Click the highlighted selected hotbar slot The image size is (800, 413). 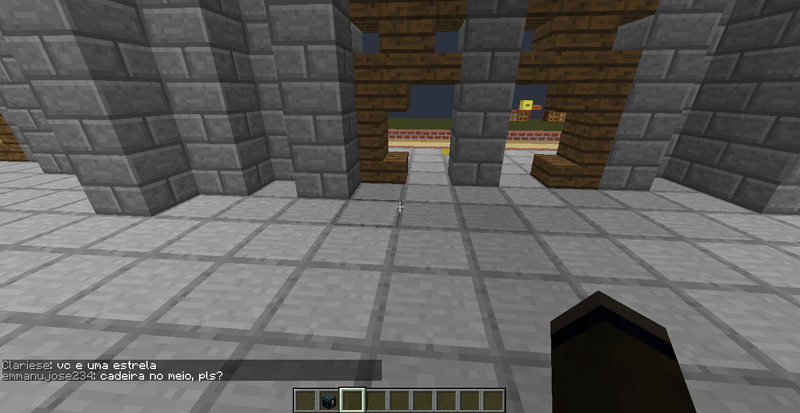(x=351, y=401)
